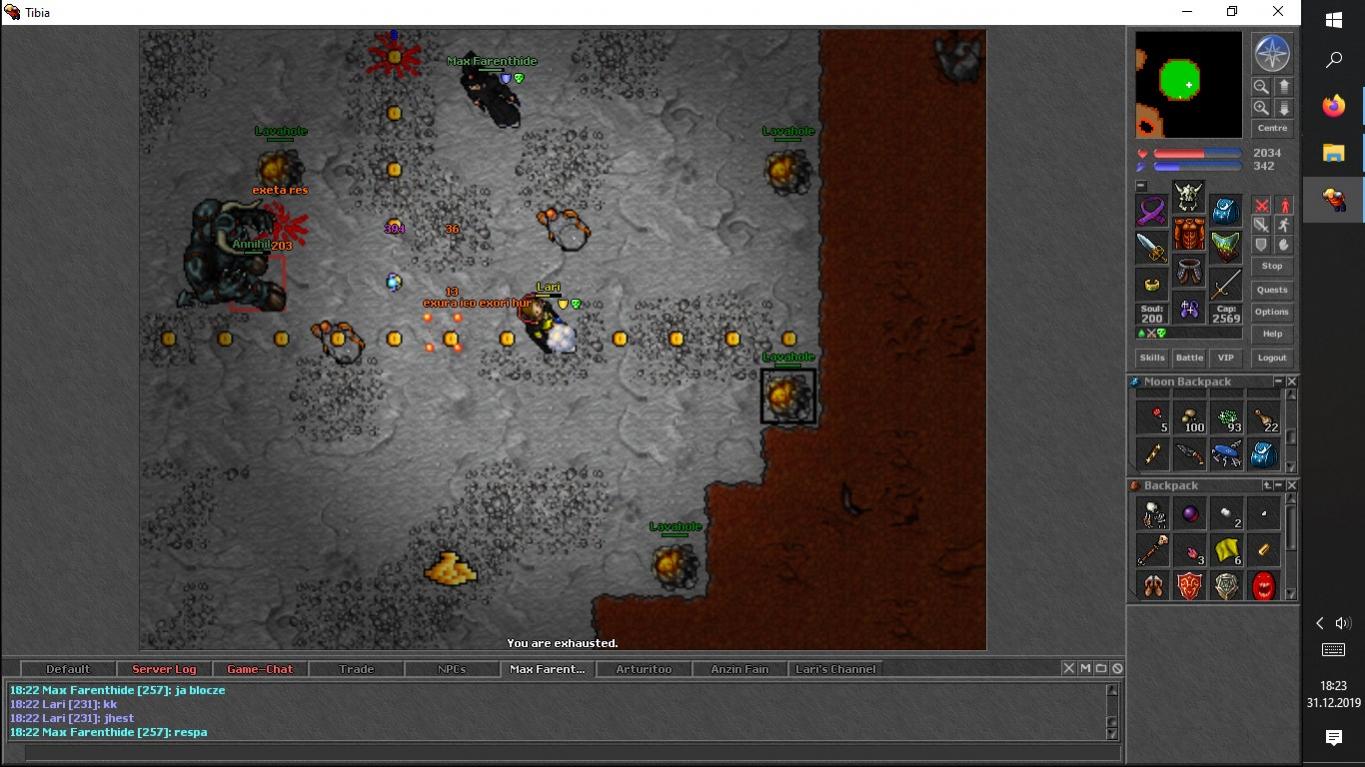Open the Trade chat channel tab
The image size is (1365, 767).
click(356, 669)
